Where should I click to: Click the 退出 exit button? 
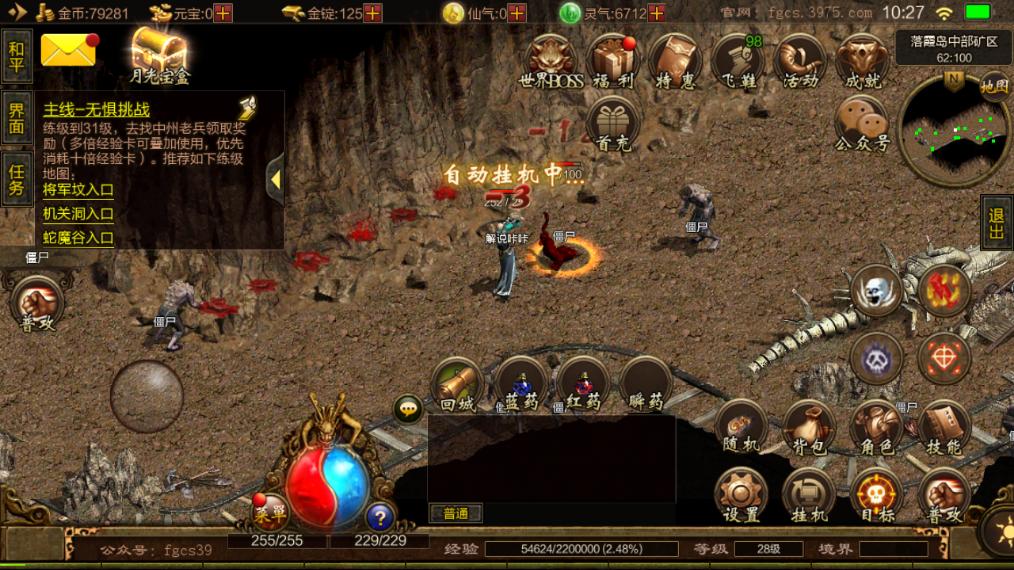point(997,222)
